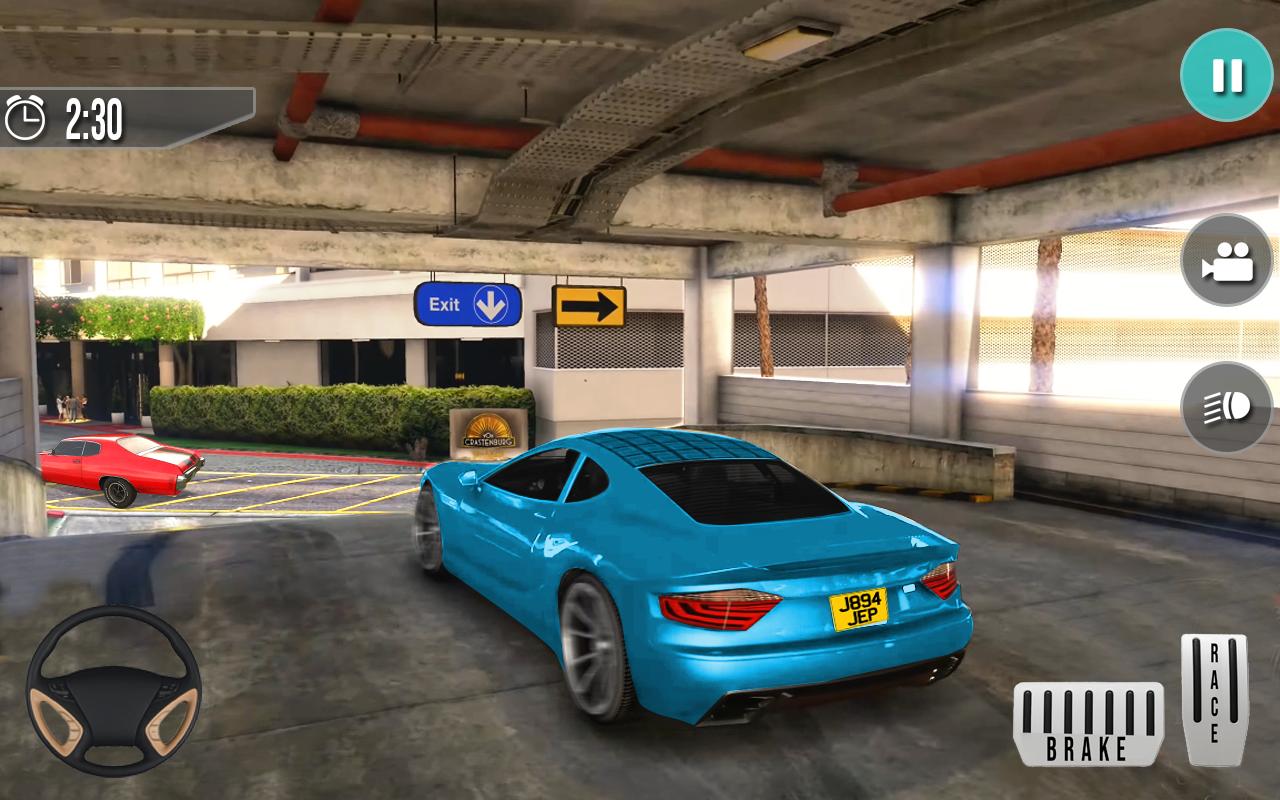This screenshot has height=800, width=1280.
Task: Tap the BRAKE pedal
Action: [x=1088, y=724]
